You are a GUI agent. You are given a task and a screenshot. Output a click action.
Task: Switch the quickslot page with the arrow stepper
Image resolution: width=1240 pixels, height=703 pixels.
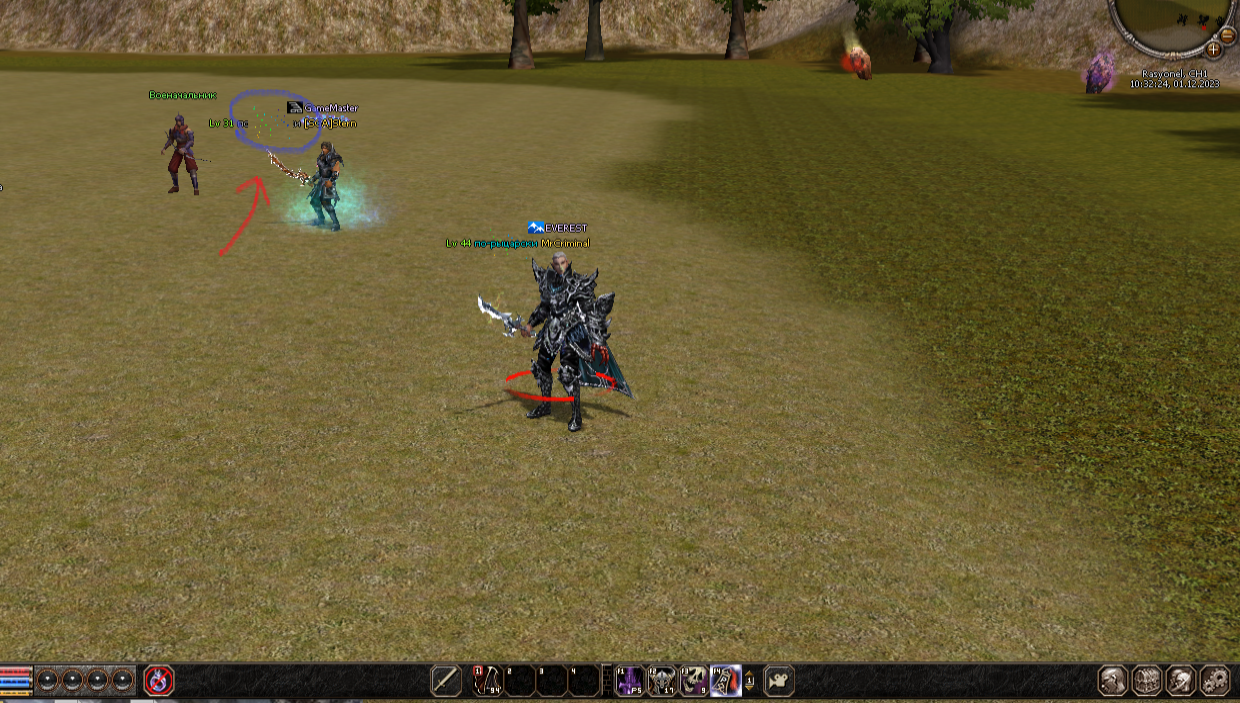coord(750,681)
